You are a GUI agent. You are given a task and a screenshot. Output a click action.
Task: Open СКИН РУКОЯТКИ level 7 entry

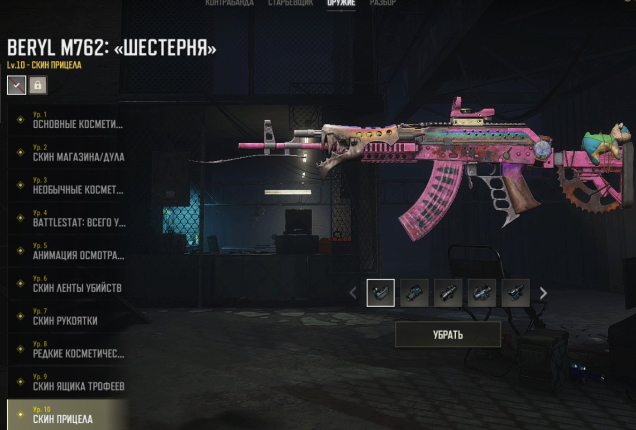point(70,318)
